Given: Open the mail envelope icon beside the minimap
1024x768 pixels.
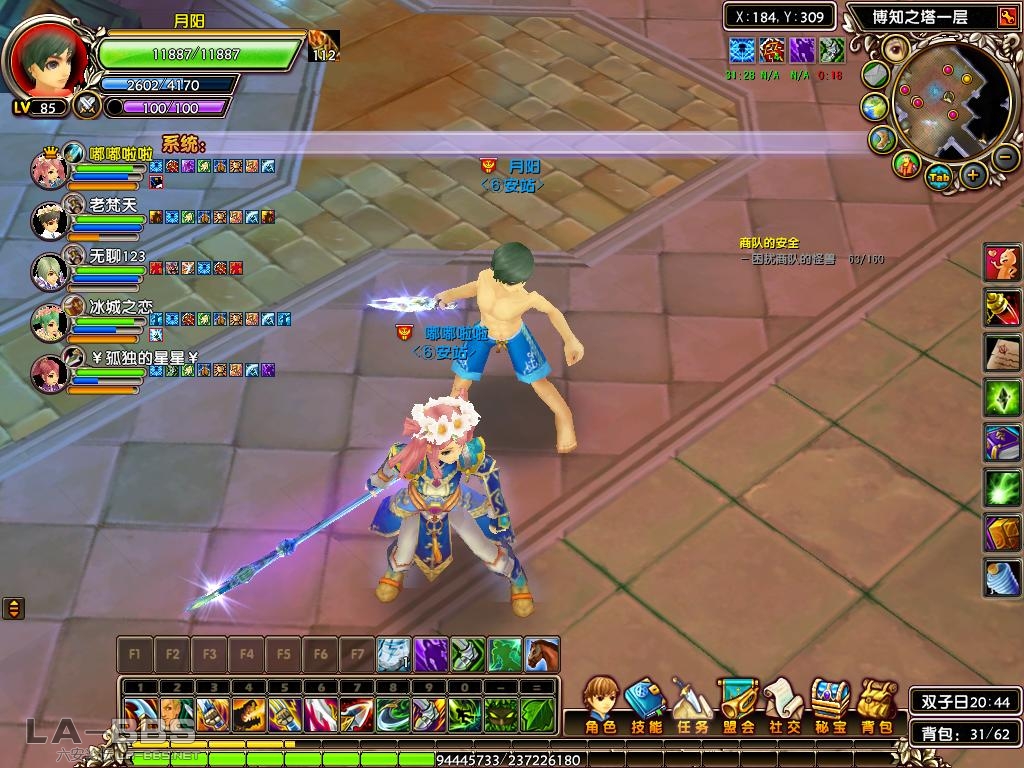Looking at the screenshot, I should tap(876, 75).
